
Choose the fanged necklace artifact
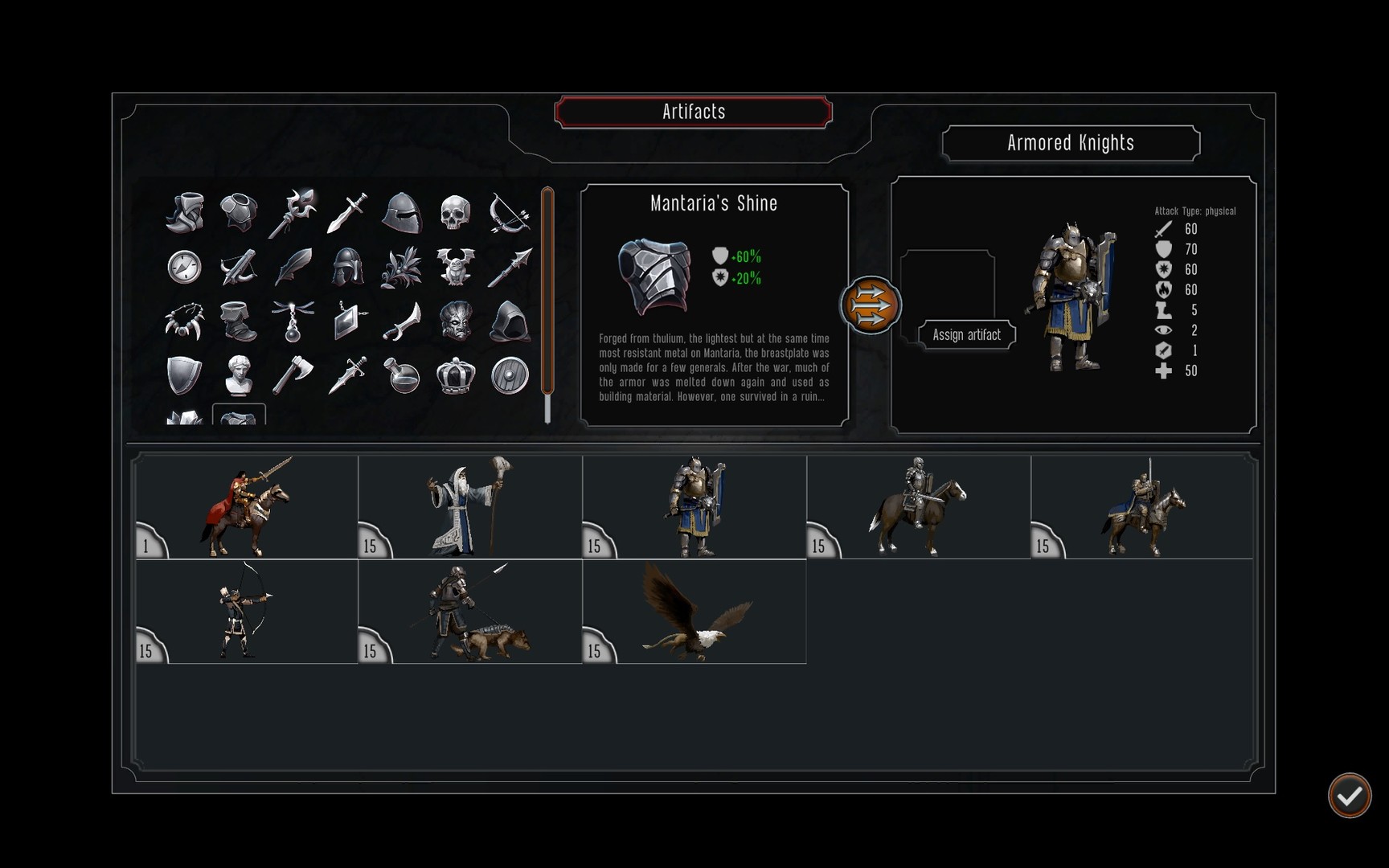coord(183,321)
